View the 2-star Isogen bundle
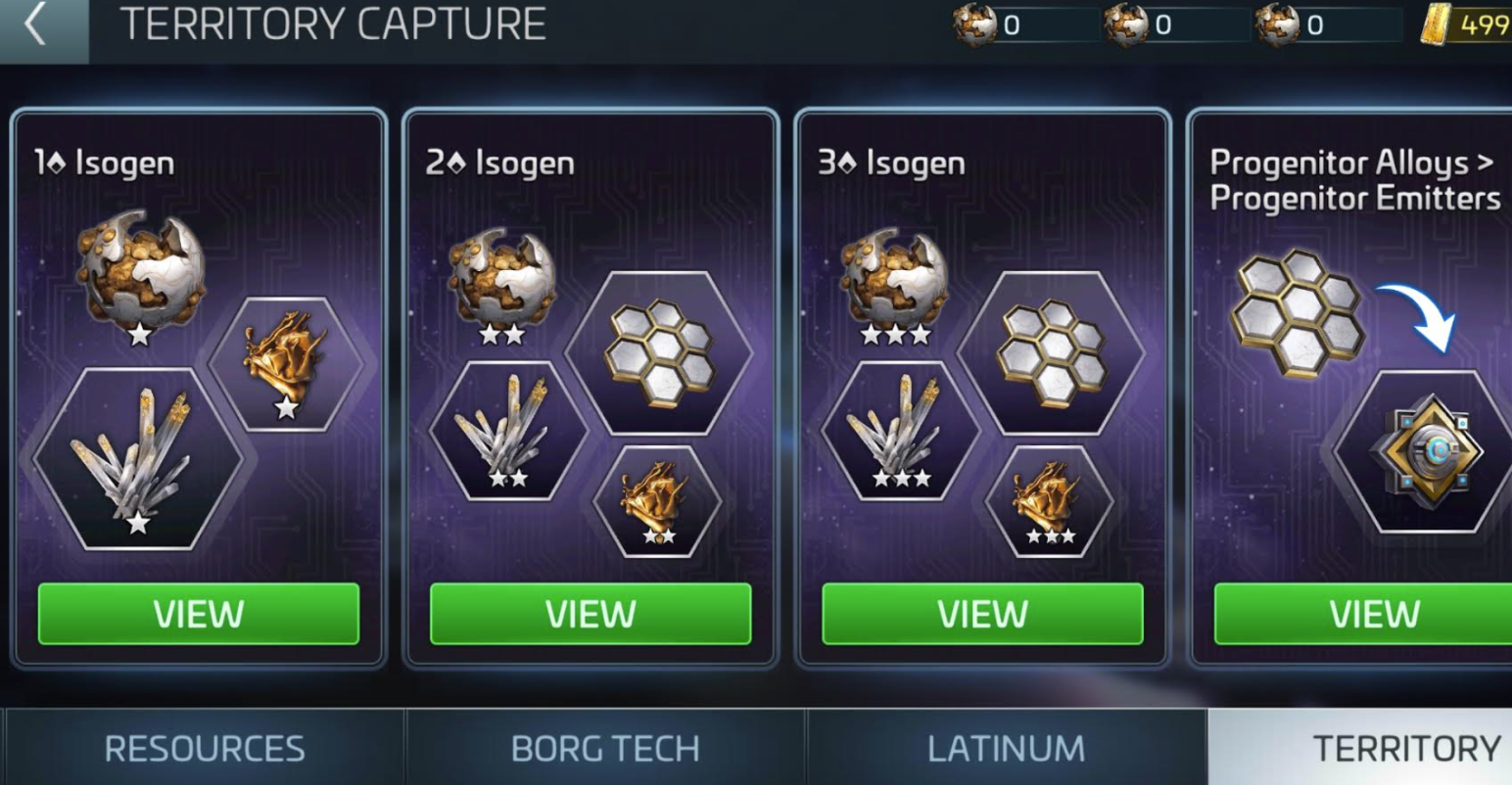1512x785 pixels. (591, 614)
